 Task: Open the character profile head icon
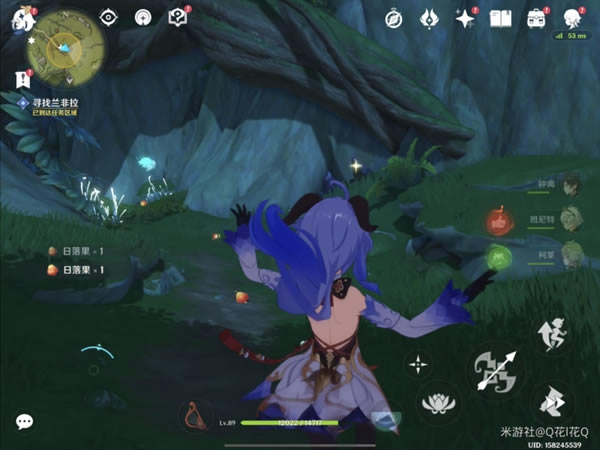pos(573,18)
